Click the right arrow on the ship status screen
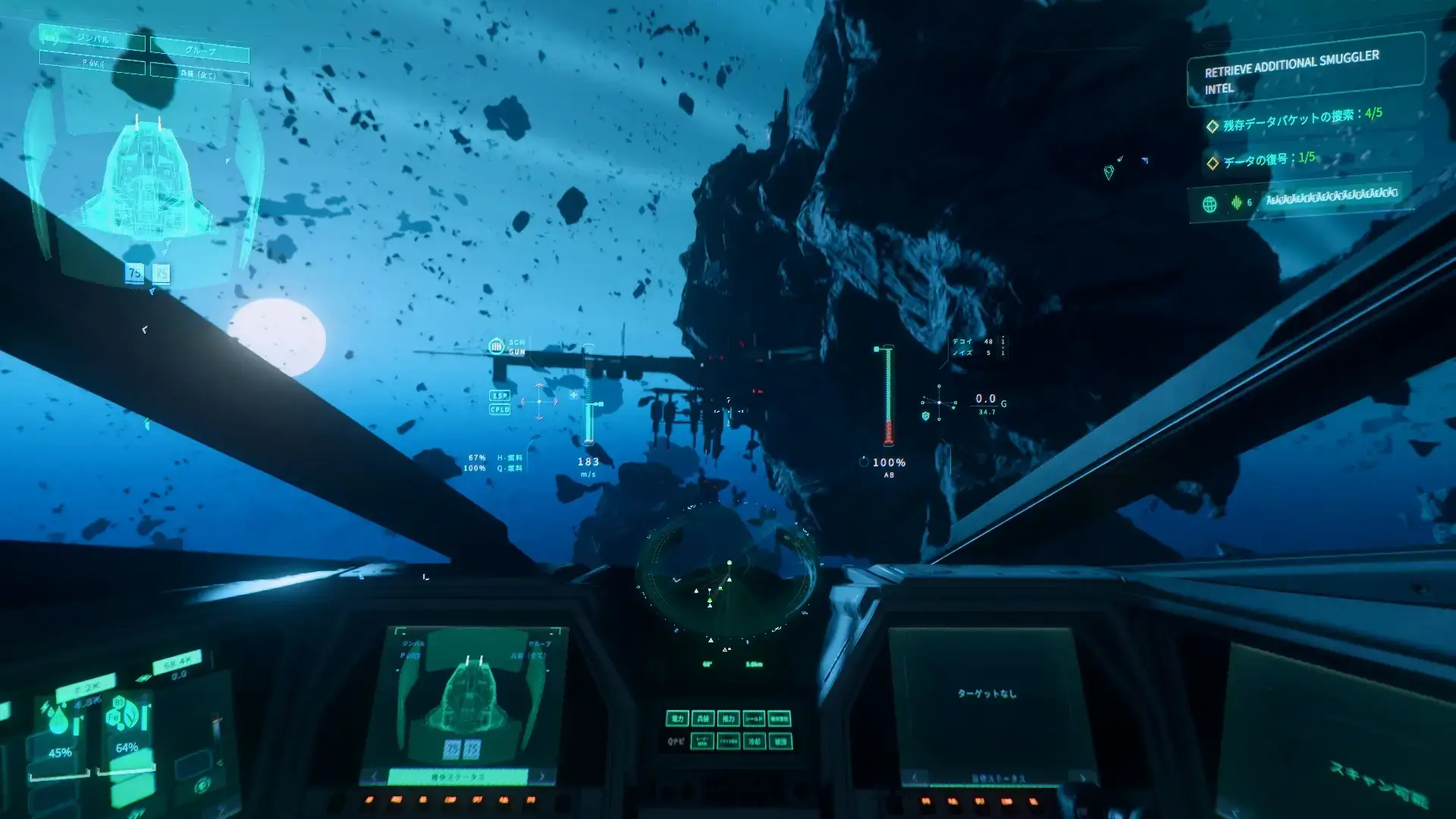 [541, 776]
